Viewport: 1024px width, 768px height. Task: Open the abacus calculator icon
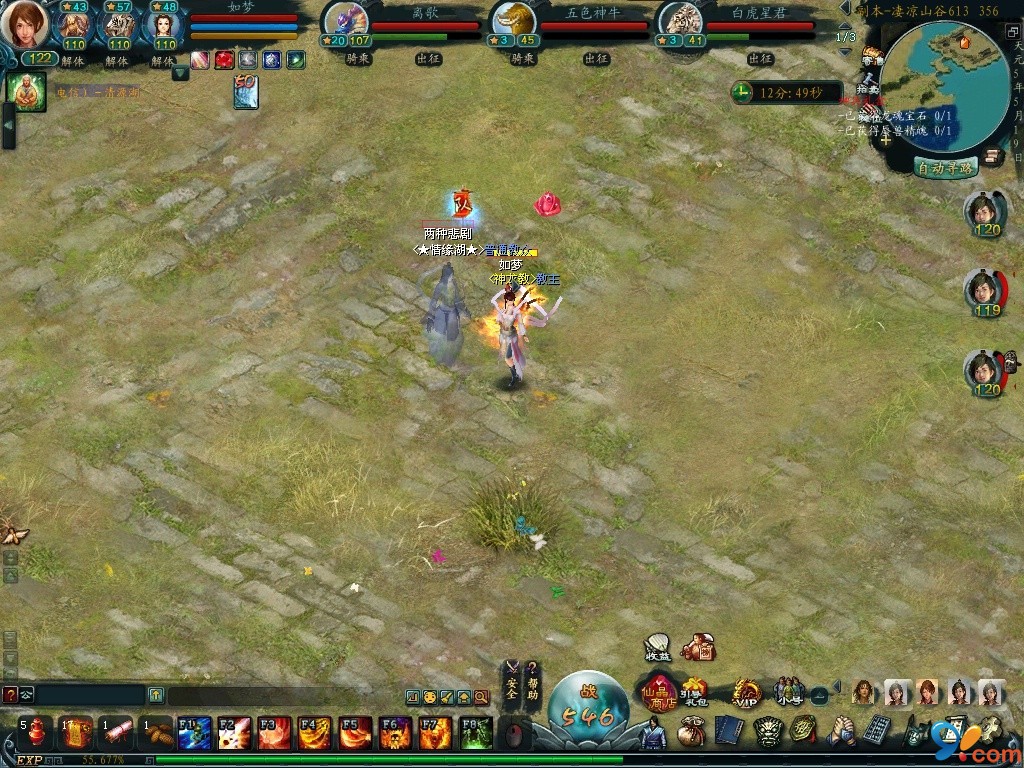click(x=876, y=730)
